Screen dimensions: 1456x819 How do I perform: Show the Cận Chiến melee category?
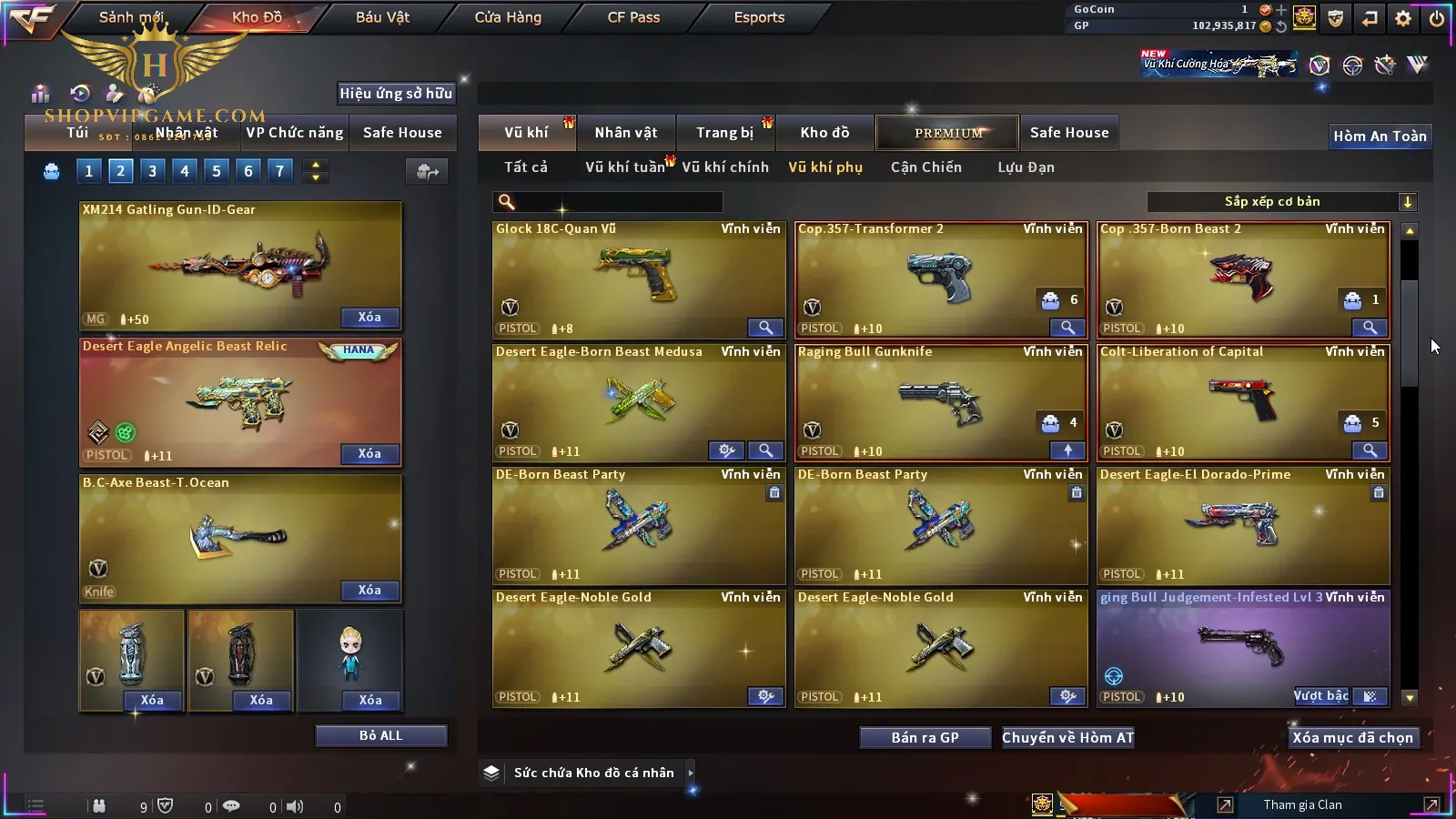(925, 167)
